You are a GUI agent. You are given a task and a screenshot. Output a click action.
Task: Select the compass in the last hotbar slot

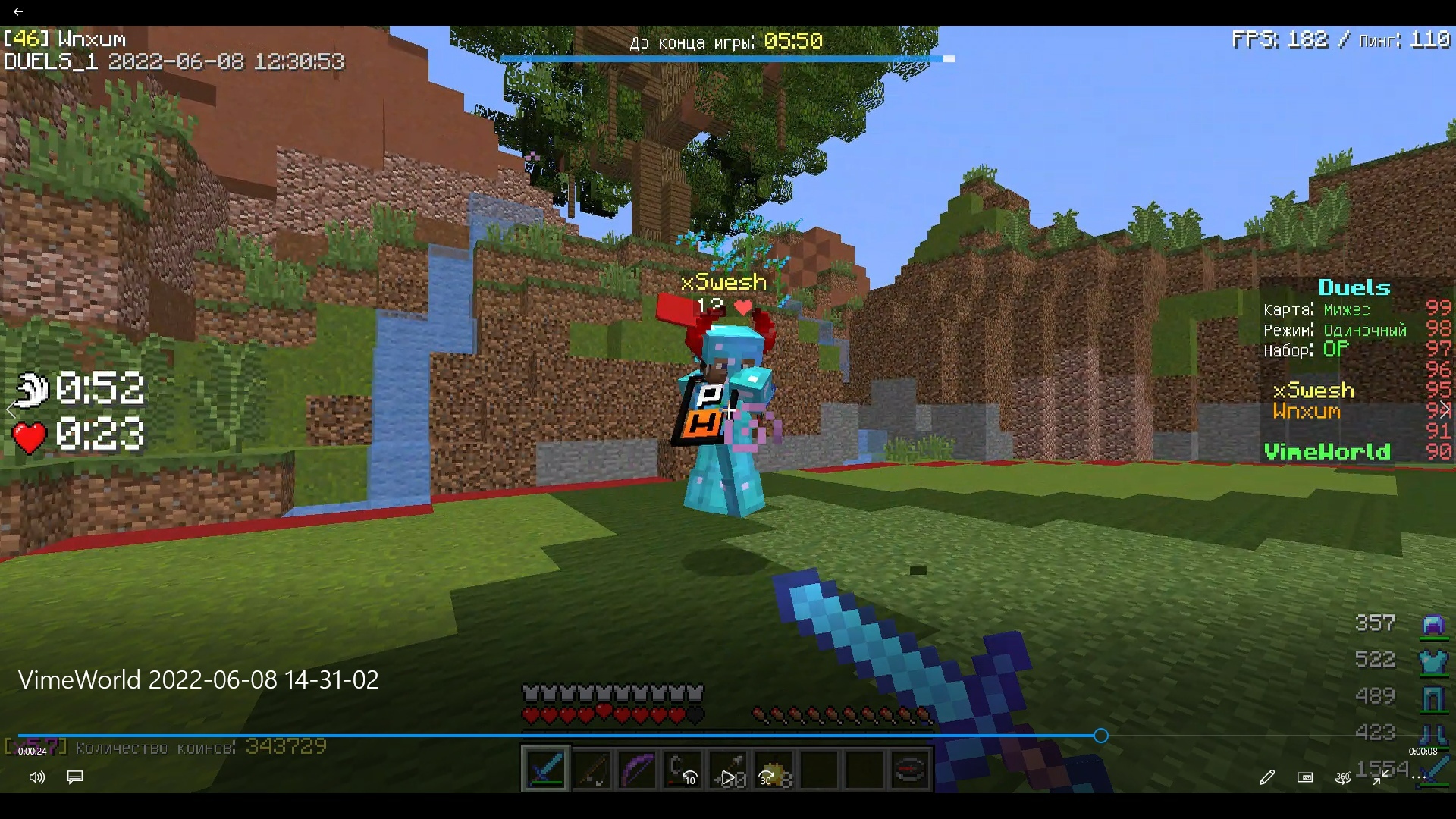tap(908, 769)
